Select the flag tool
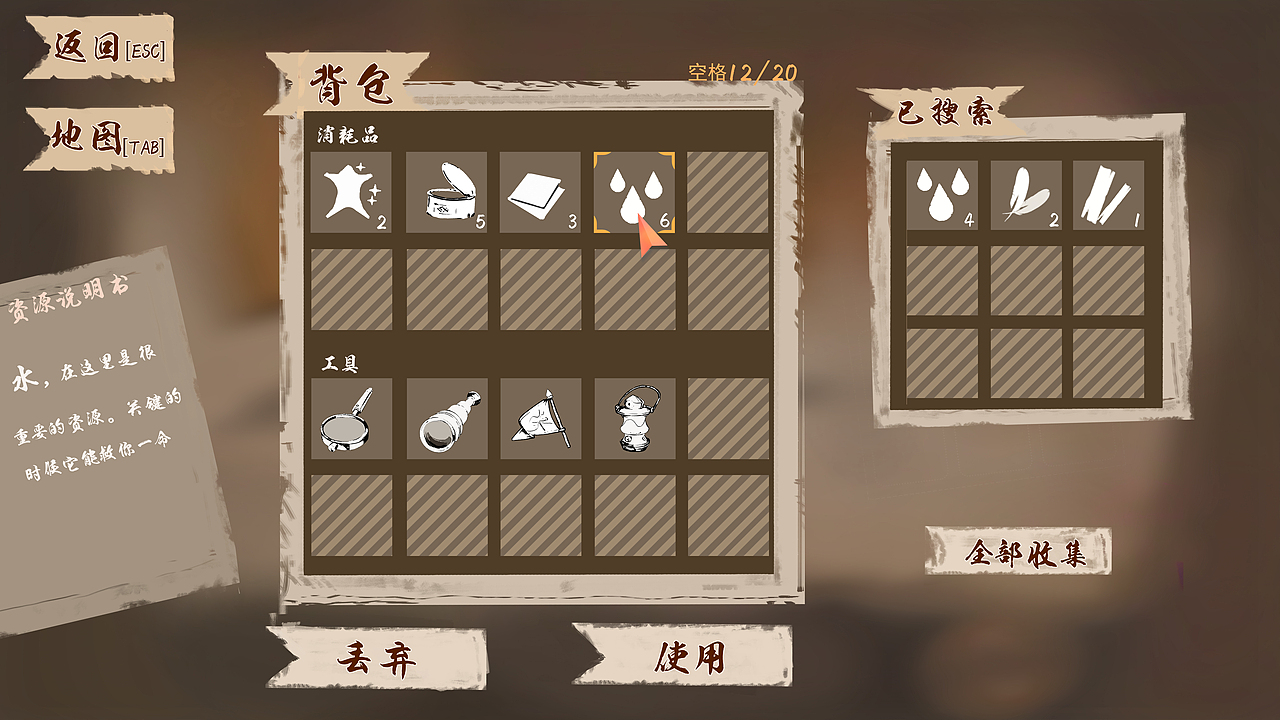Screen dimensions: 1280x720 pyautogui.click(x=541, y=420)
